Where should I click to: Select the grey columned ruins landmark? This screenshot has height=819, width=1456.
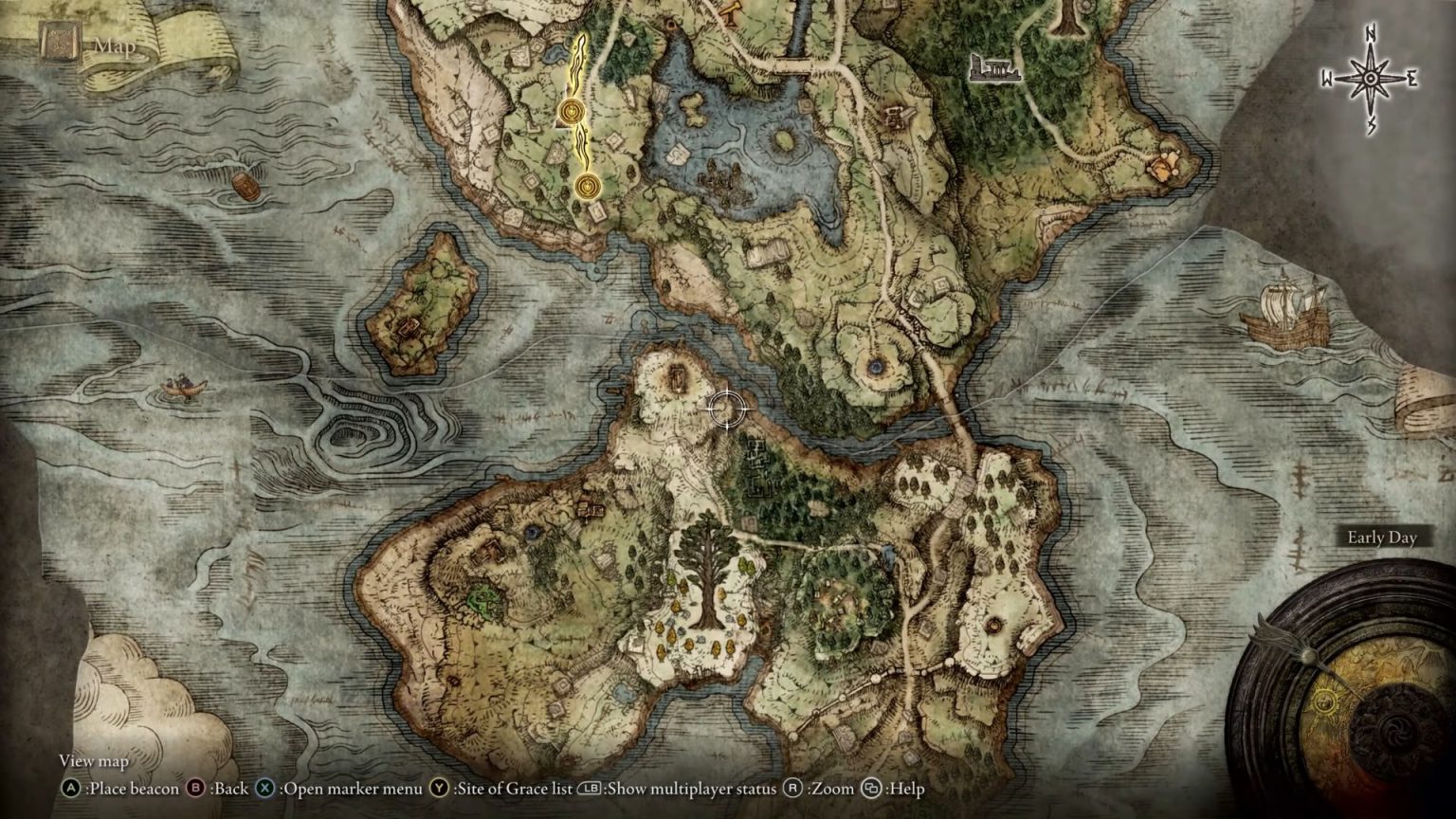994,67
